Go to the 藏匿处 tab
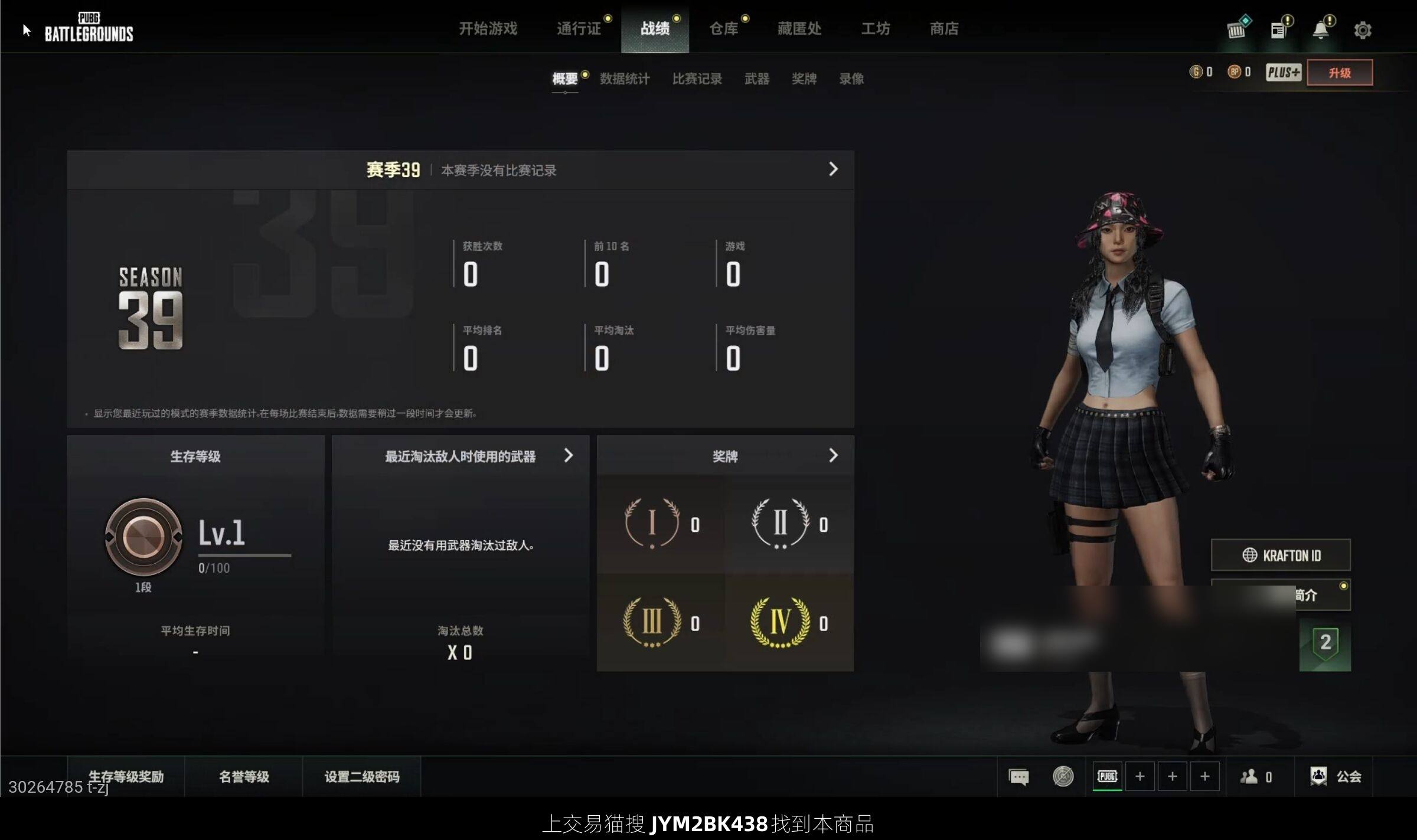This screenshot has height=840, width=1417. point(799,28)
